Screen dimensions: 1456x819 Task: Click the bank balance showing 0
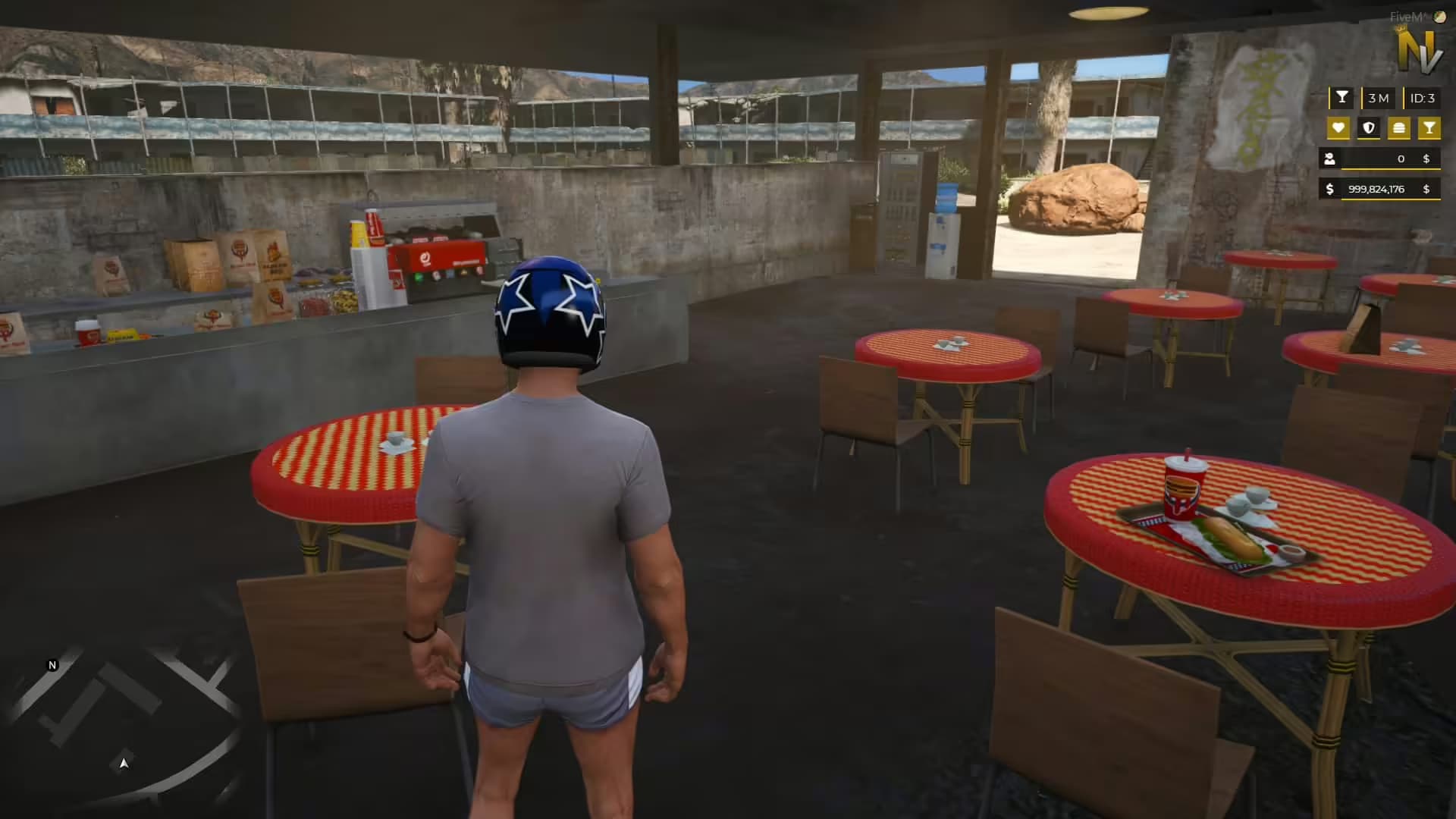click(1401, 158)
